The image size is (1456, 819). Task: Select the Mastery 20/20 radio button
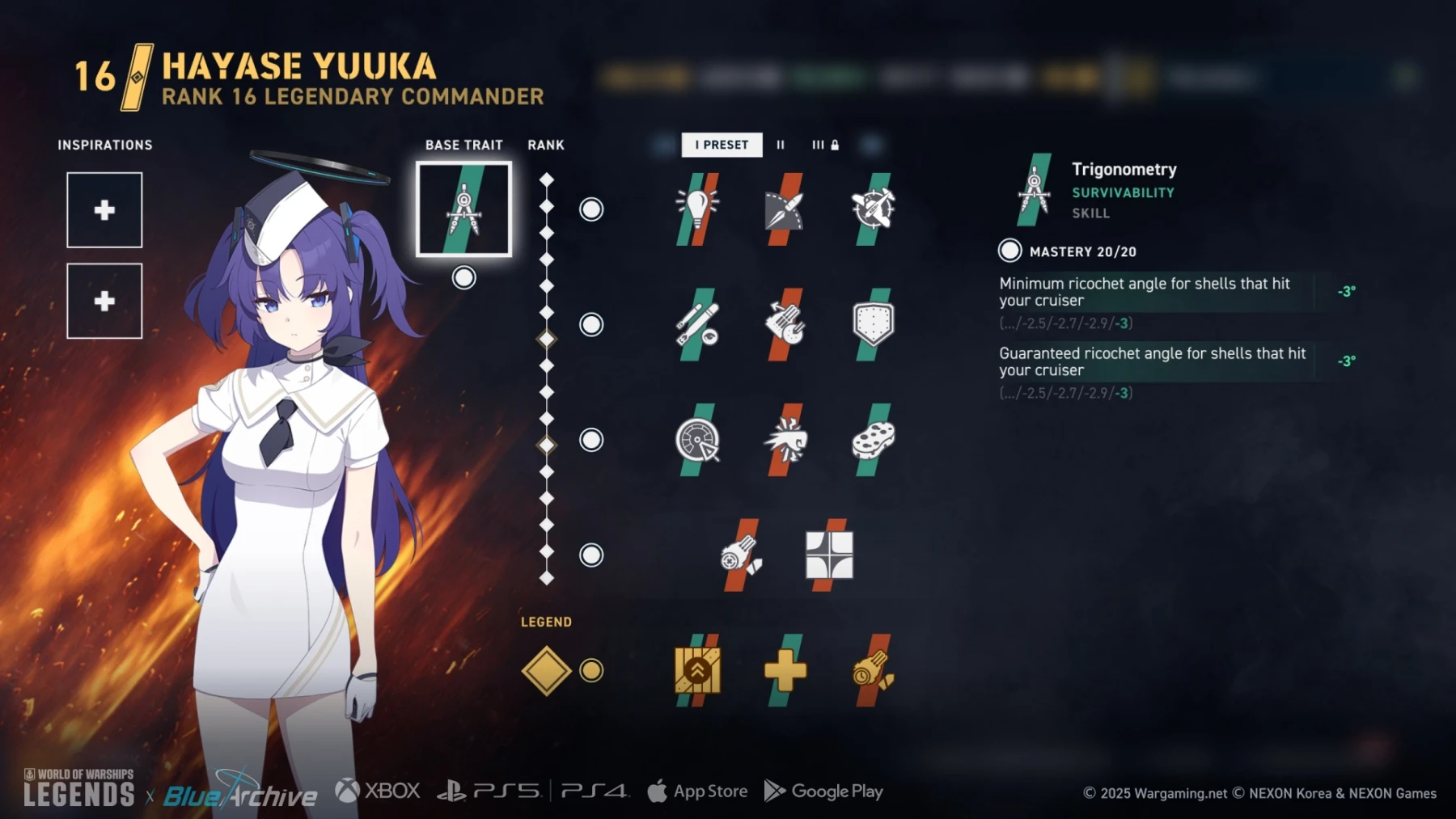click(1009, 251)
